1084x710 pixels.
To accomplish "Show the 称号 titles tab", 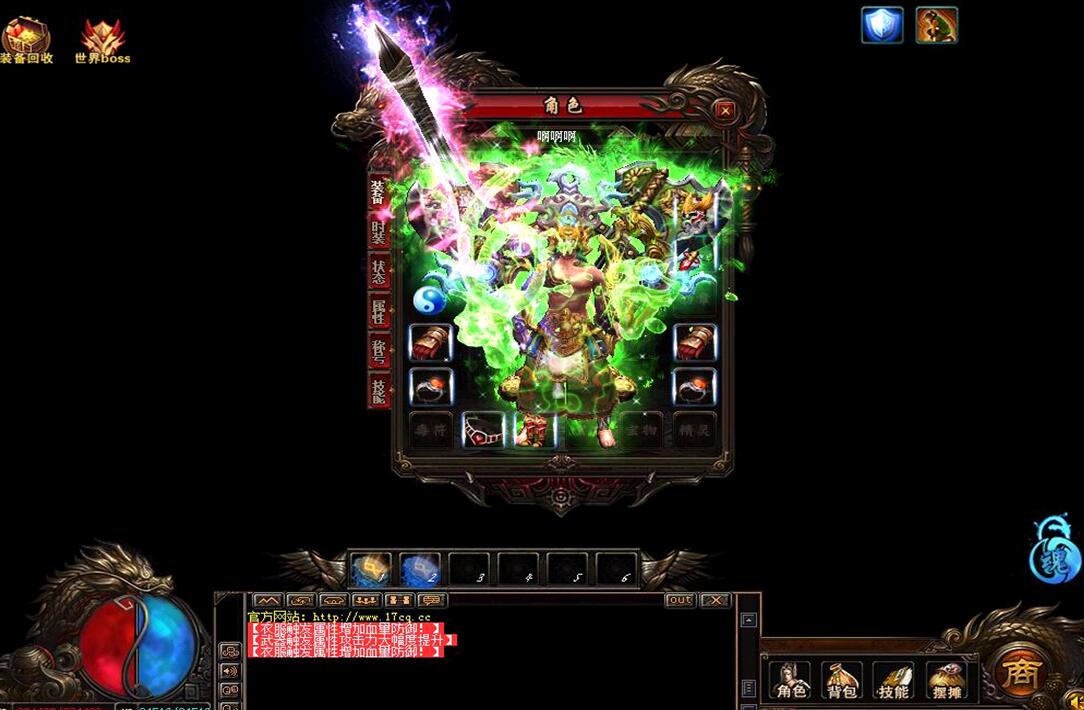I will coord(378,348).
